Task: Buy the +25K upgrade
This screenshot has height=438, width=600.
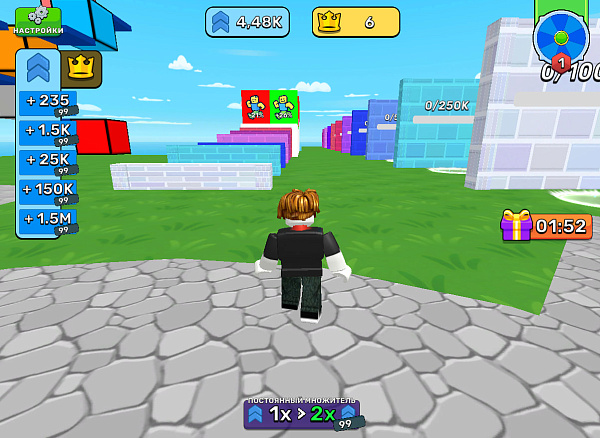Action: (48, 160)
